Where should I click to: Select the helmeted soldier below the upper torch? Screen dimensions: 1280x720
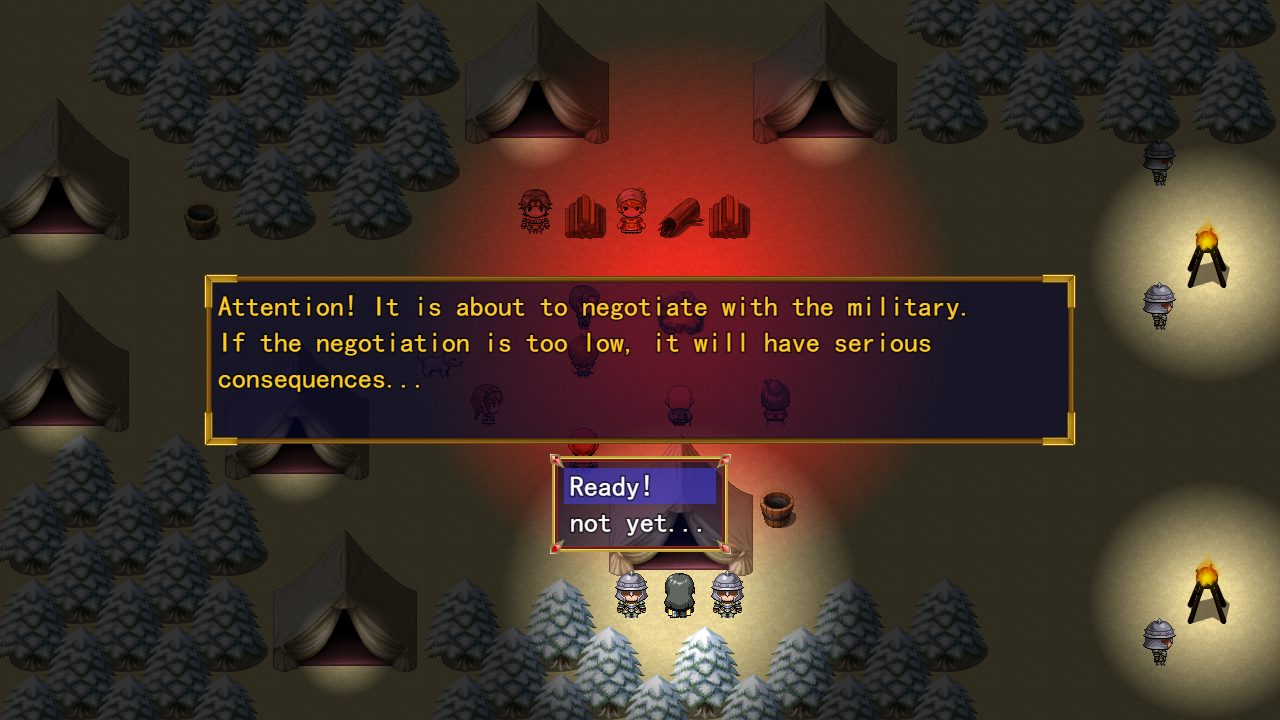1158,305
